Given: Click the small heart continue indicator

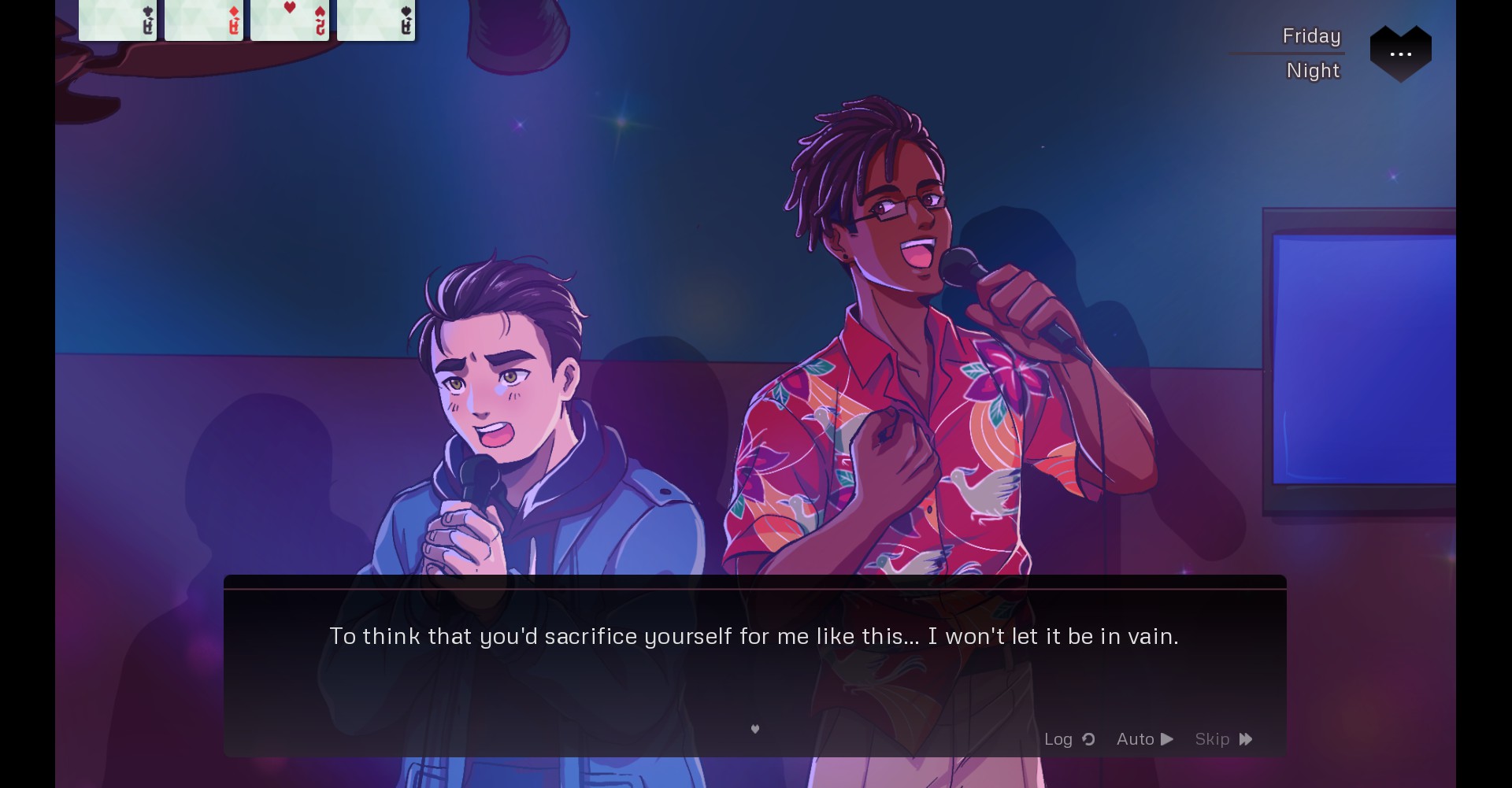Looking at the screenshot, I should [x=755, y=729].
